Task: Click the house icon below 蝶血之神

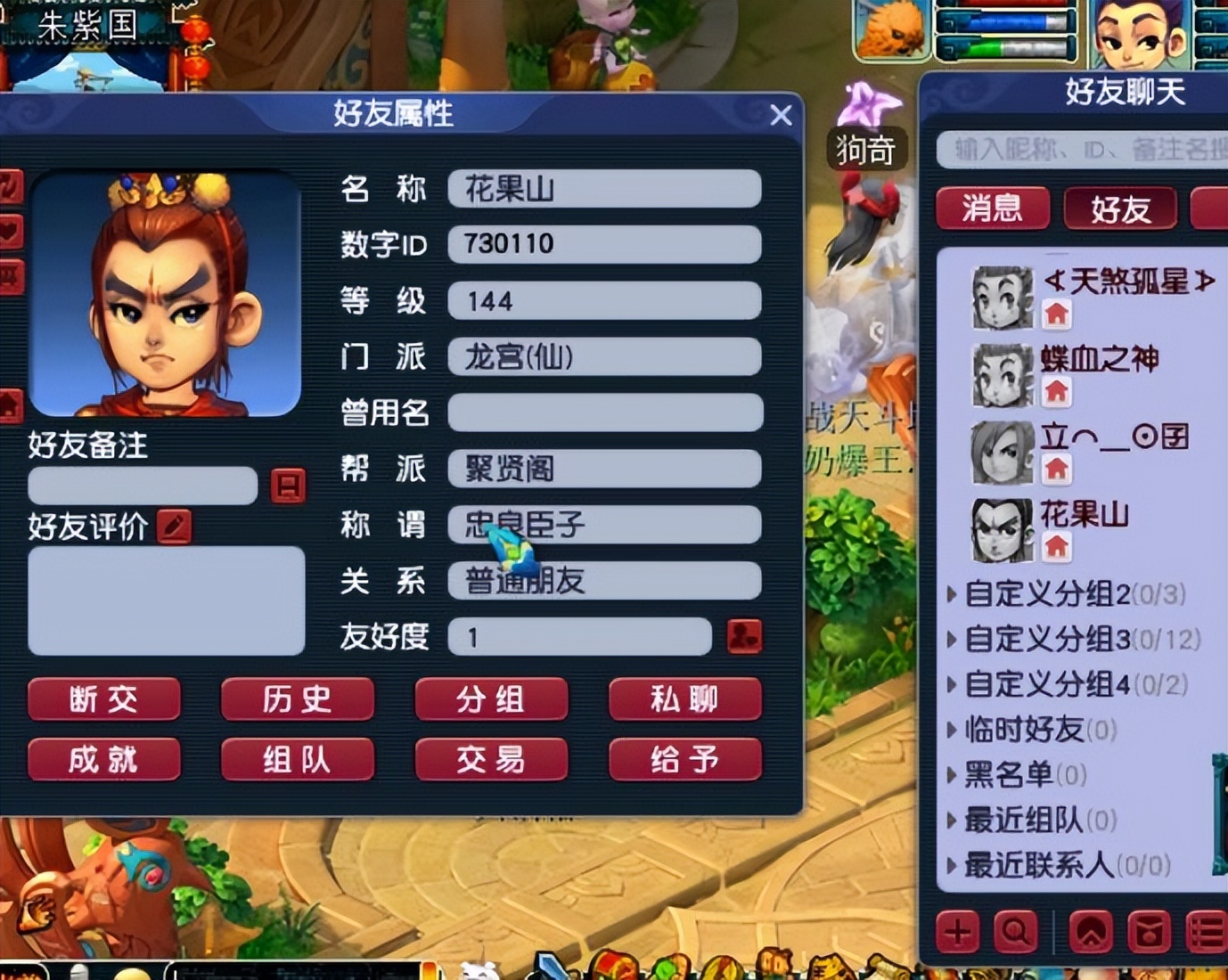Action: coord(1057,390)
